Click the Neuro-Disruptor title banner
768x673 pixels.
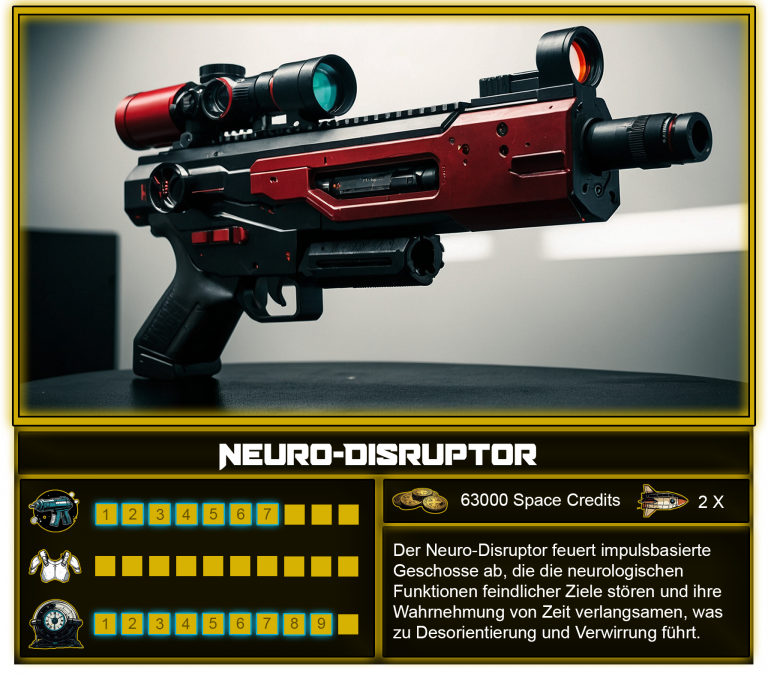(x=384, y=455)
